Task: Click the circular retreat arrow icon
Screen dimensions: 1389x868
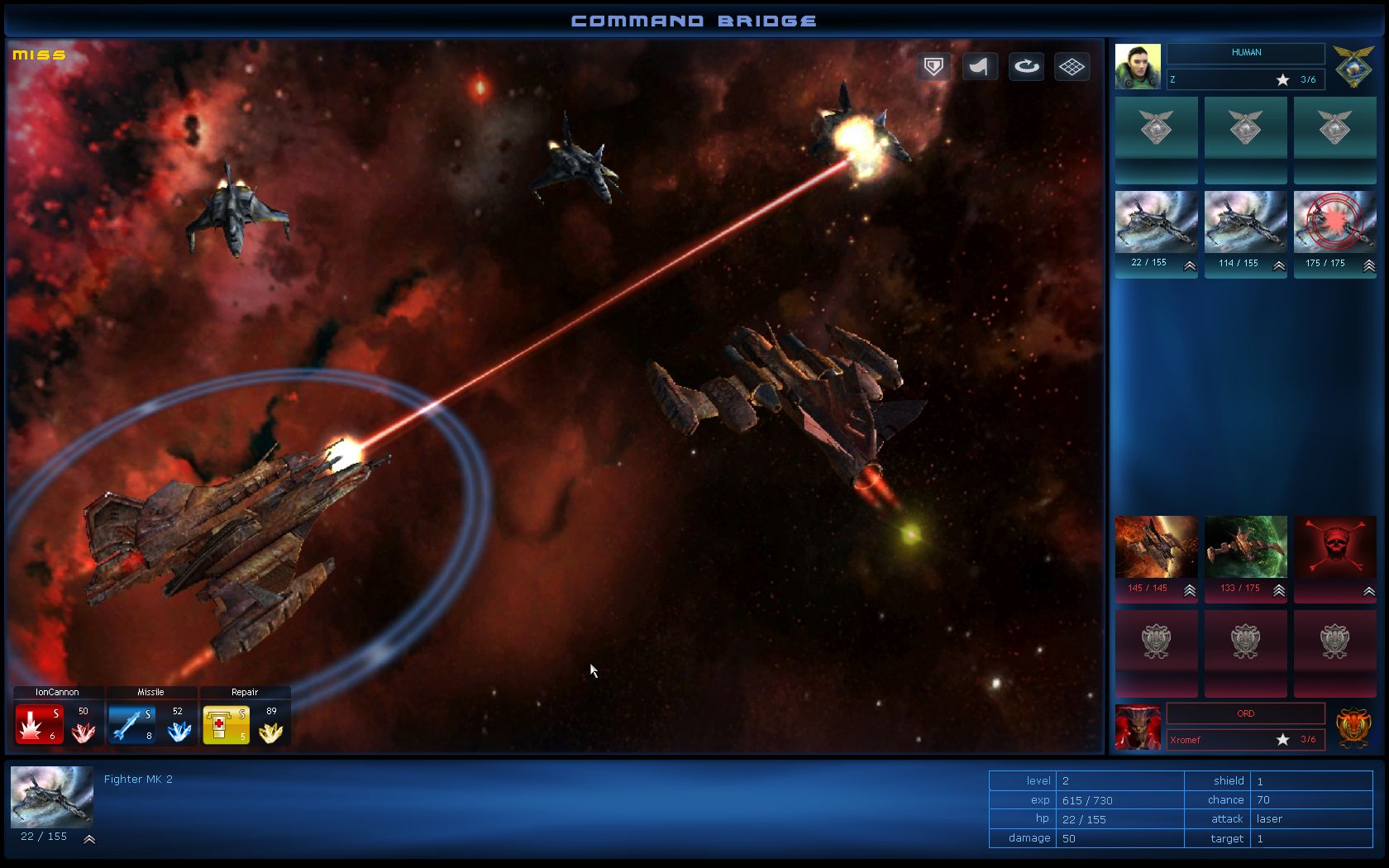Action: click(x=1025, y=66)
